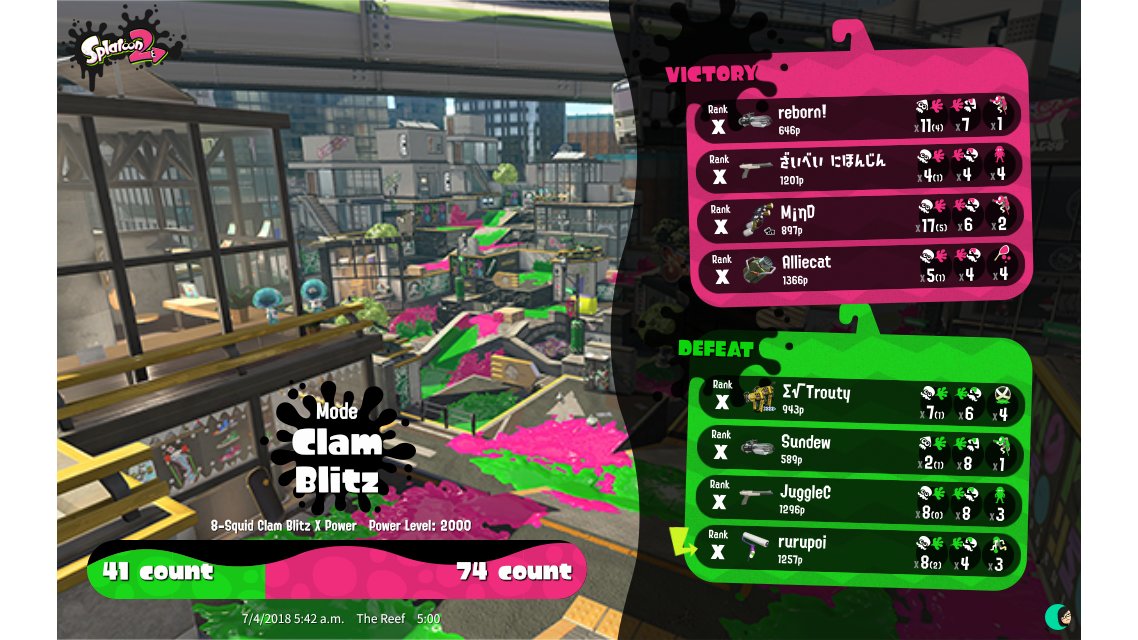Choose Alliecat's player row
The width and height of the screenshot is (1138, 640).
pyautogui.click(x=858, y=268)
